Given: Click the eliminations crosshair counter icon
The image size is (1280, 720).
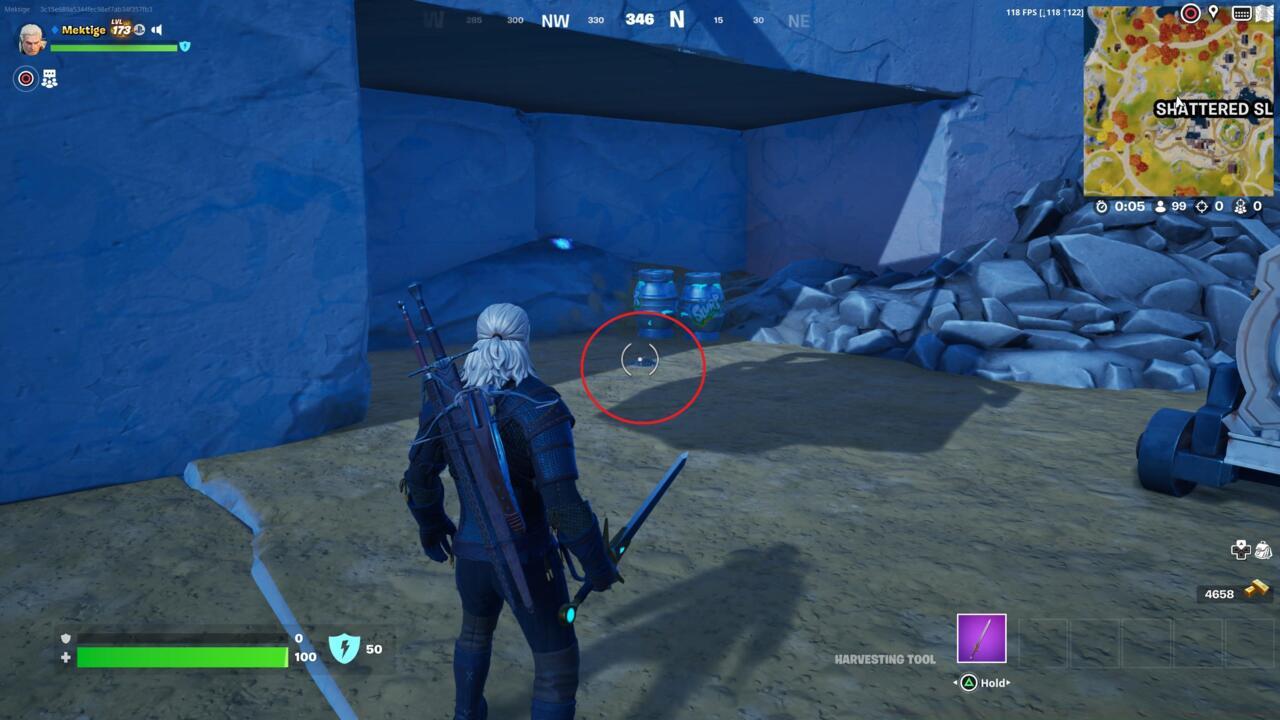Looking at the screenshot, I should (1200, 208).
